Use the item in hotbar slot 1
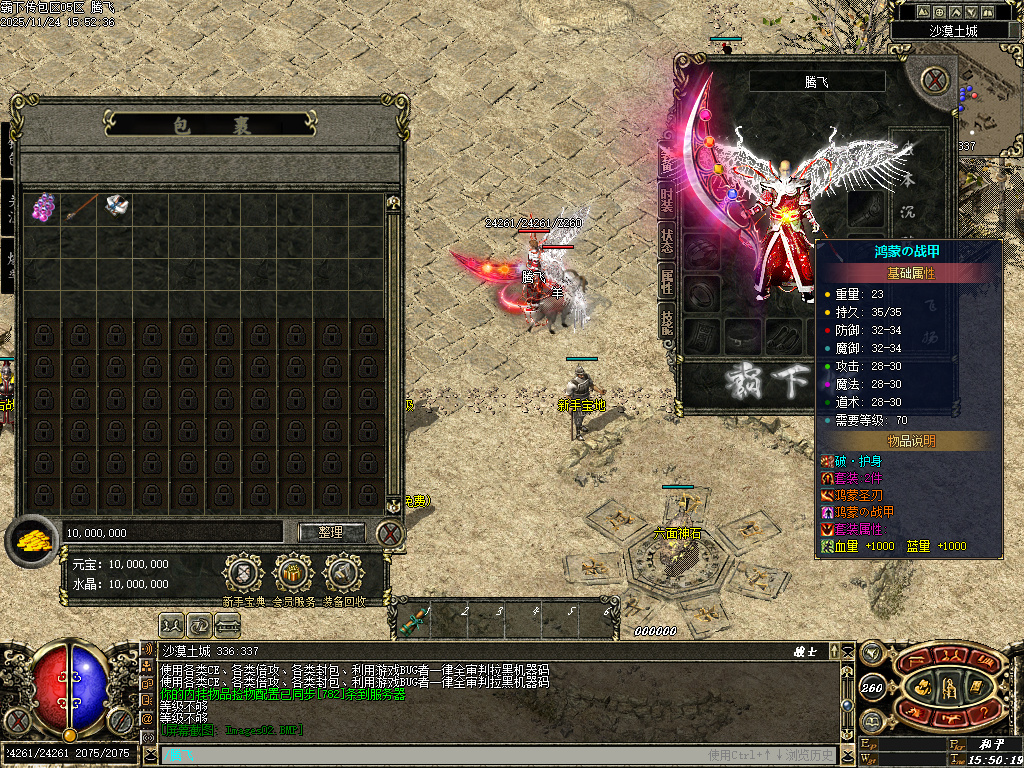The image size is (1024, 768). [x=412, y=622]
